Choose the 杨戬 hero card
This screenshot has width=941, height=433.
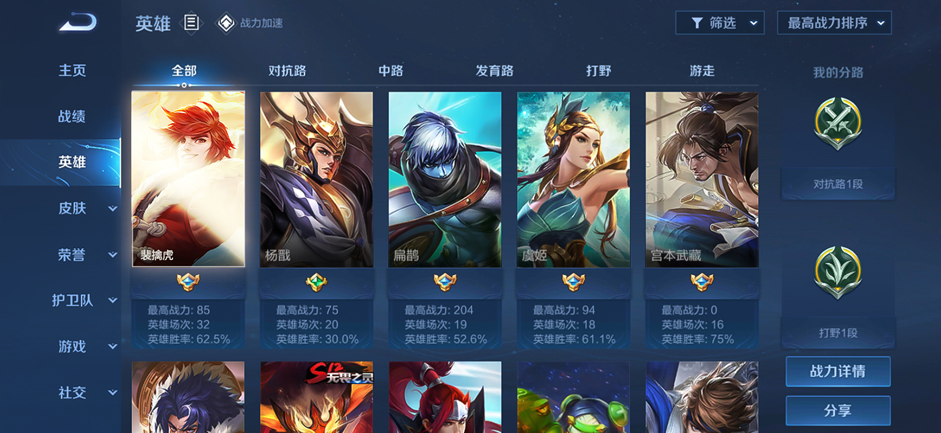click(x=316, y=180)
